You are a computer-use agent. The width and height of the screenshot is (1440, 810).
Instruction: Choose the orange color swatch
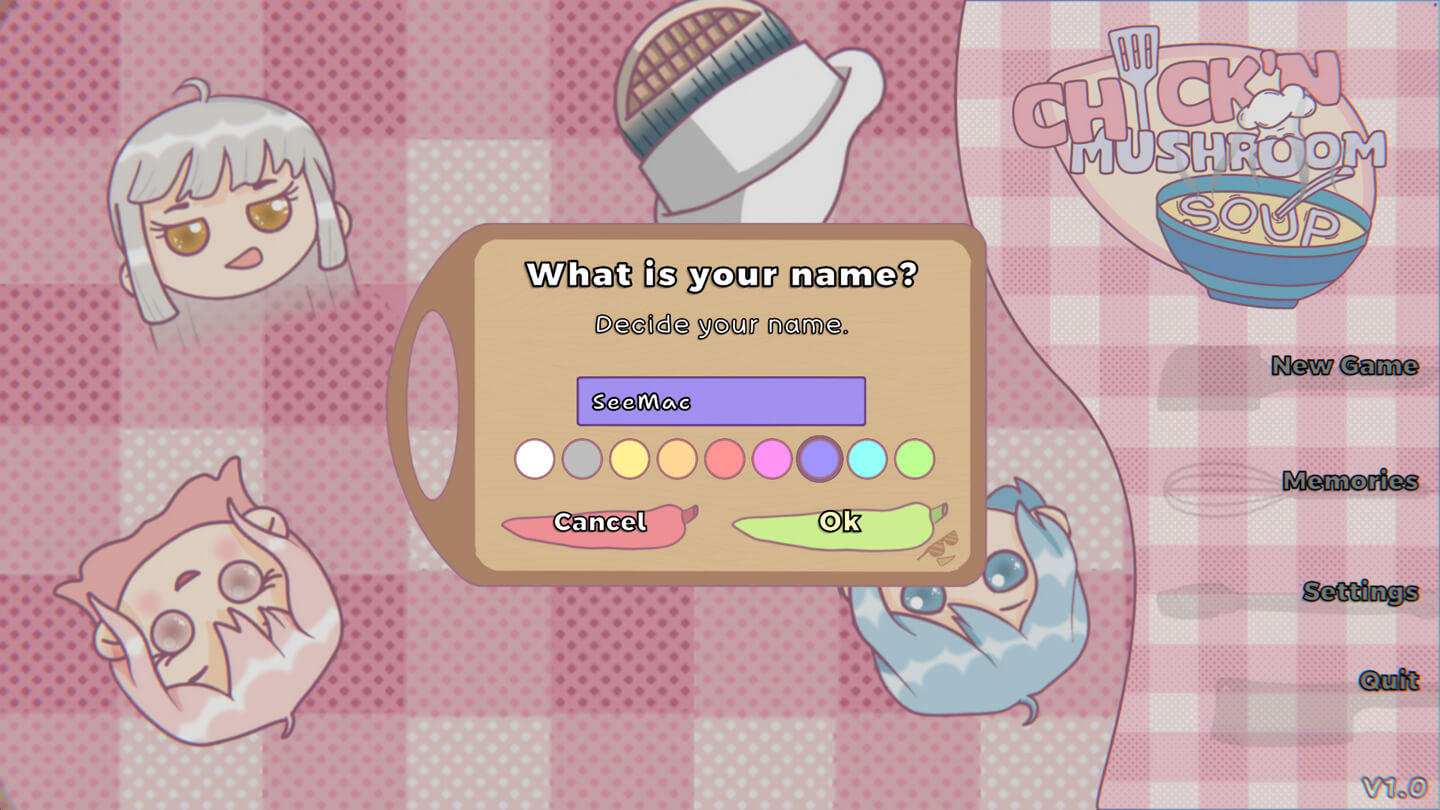677,459
